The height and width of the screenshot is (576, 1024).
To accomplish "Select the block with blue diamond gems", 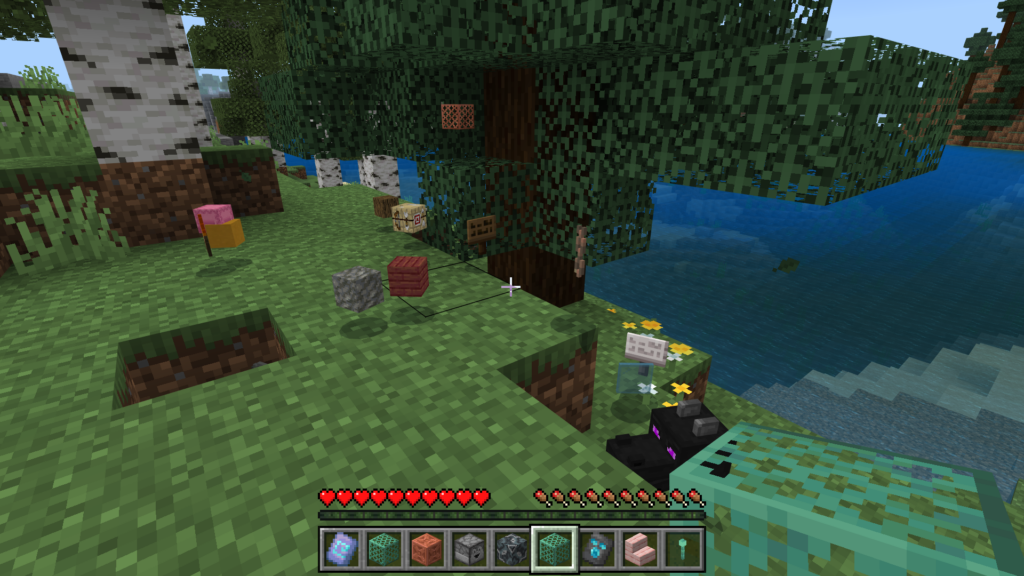I will click(597, 548).
